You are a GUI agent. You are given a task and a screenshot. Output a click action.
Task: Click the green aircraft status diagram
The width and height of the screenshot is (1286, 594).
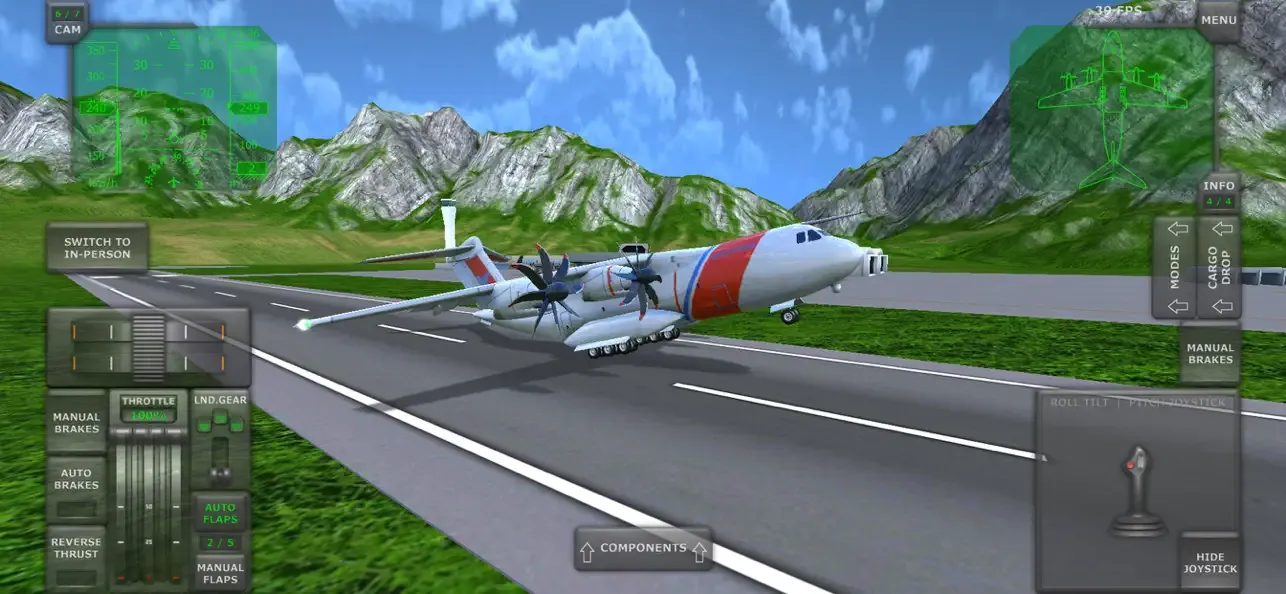tap(1111, 108)
